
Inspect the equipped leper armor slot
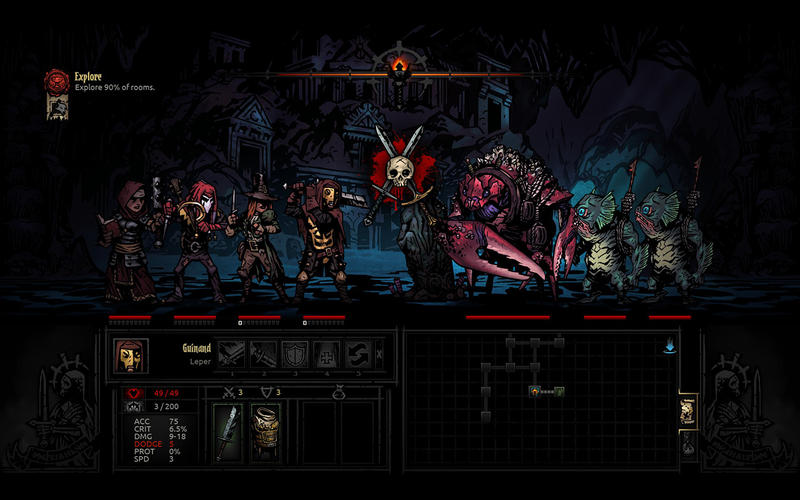[x=264, y=432]
